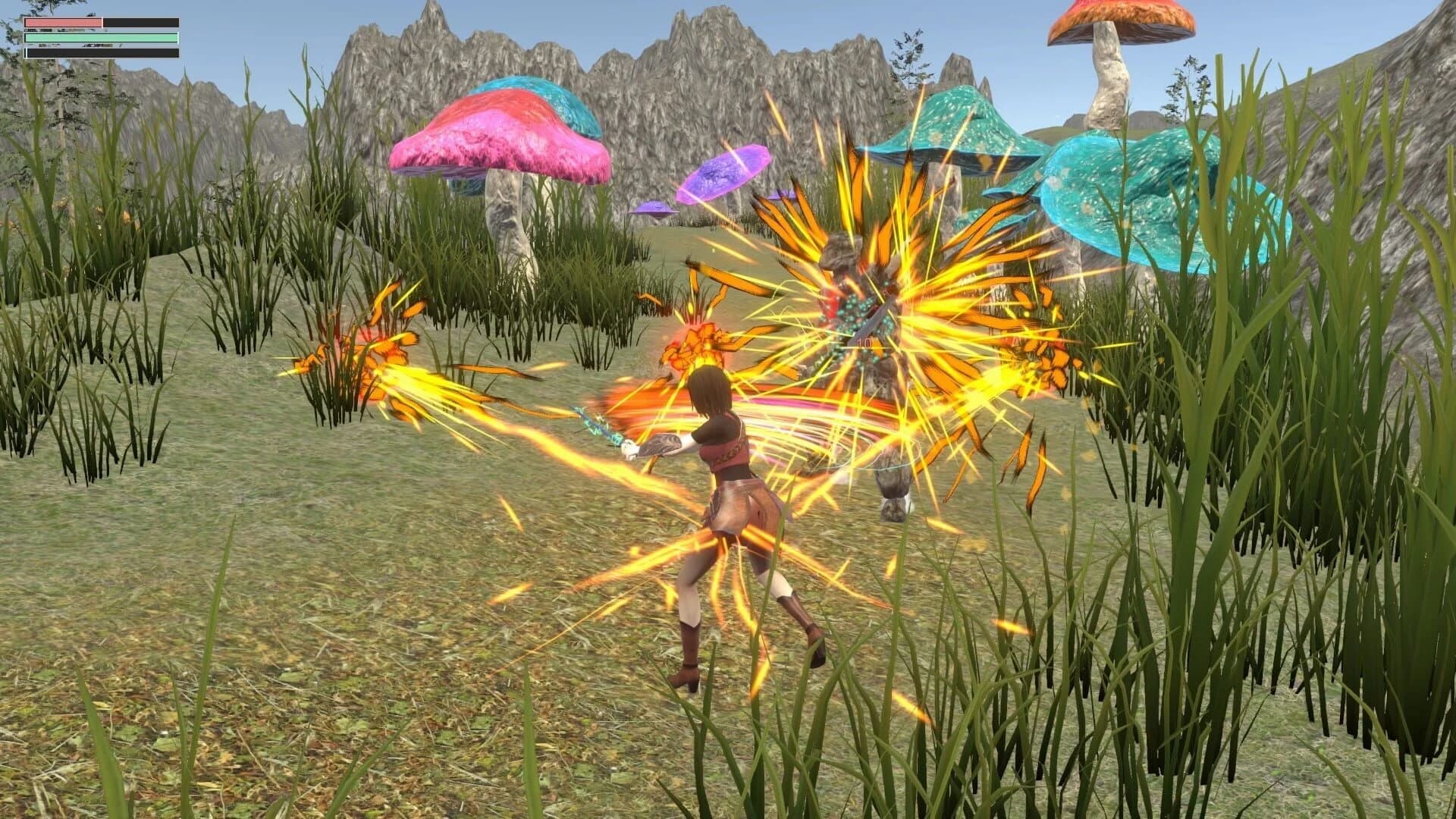Click the damage number shown on the enemy
Viewport: 1456px width, 819px height.
(x=864, y=342)
